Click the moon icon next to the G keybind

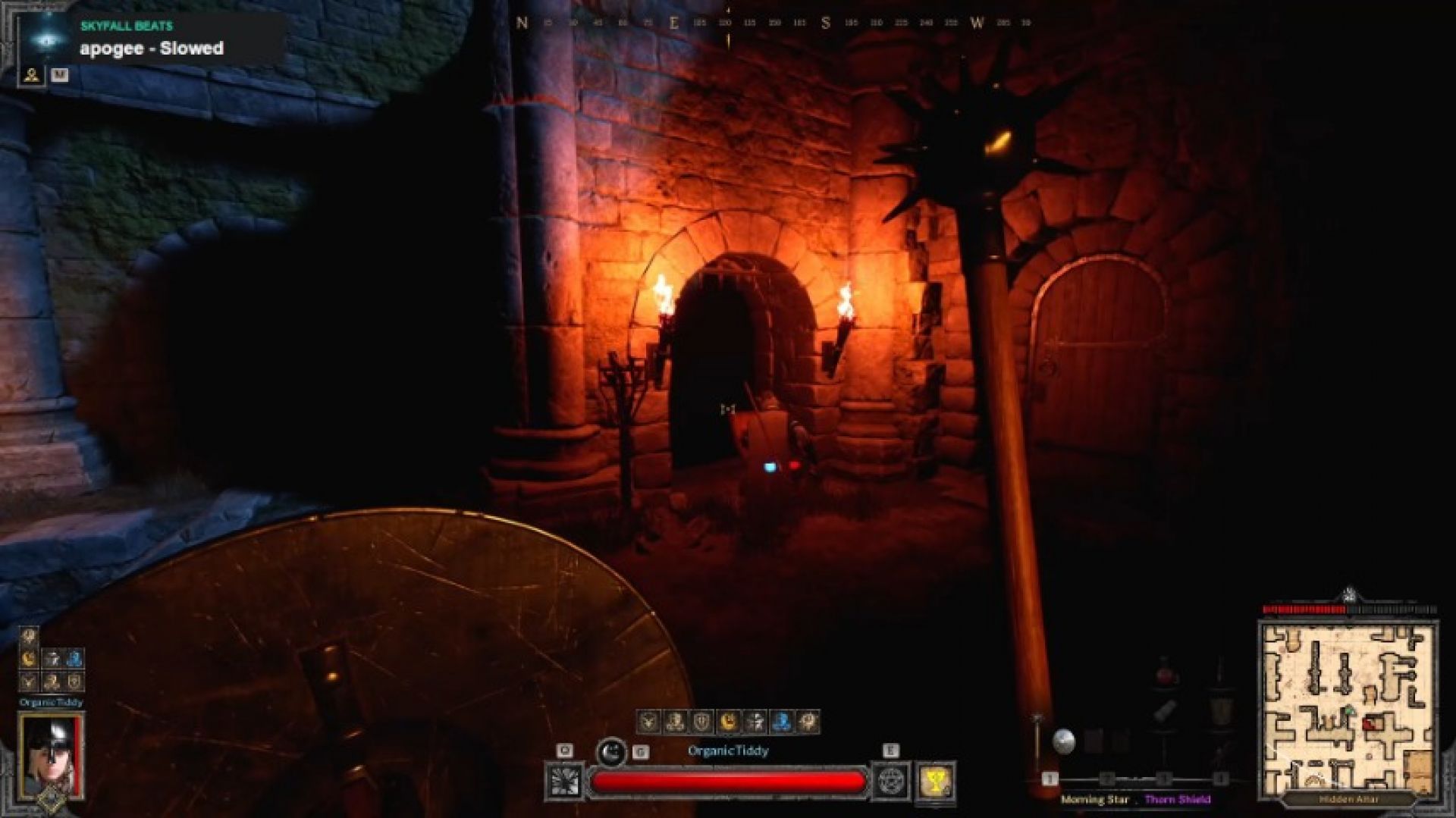(x=611, y=751)
